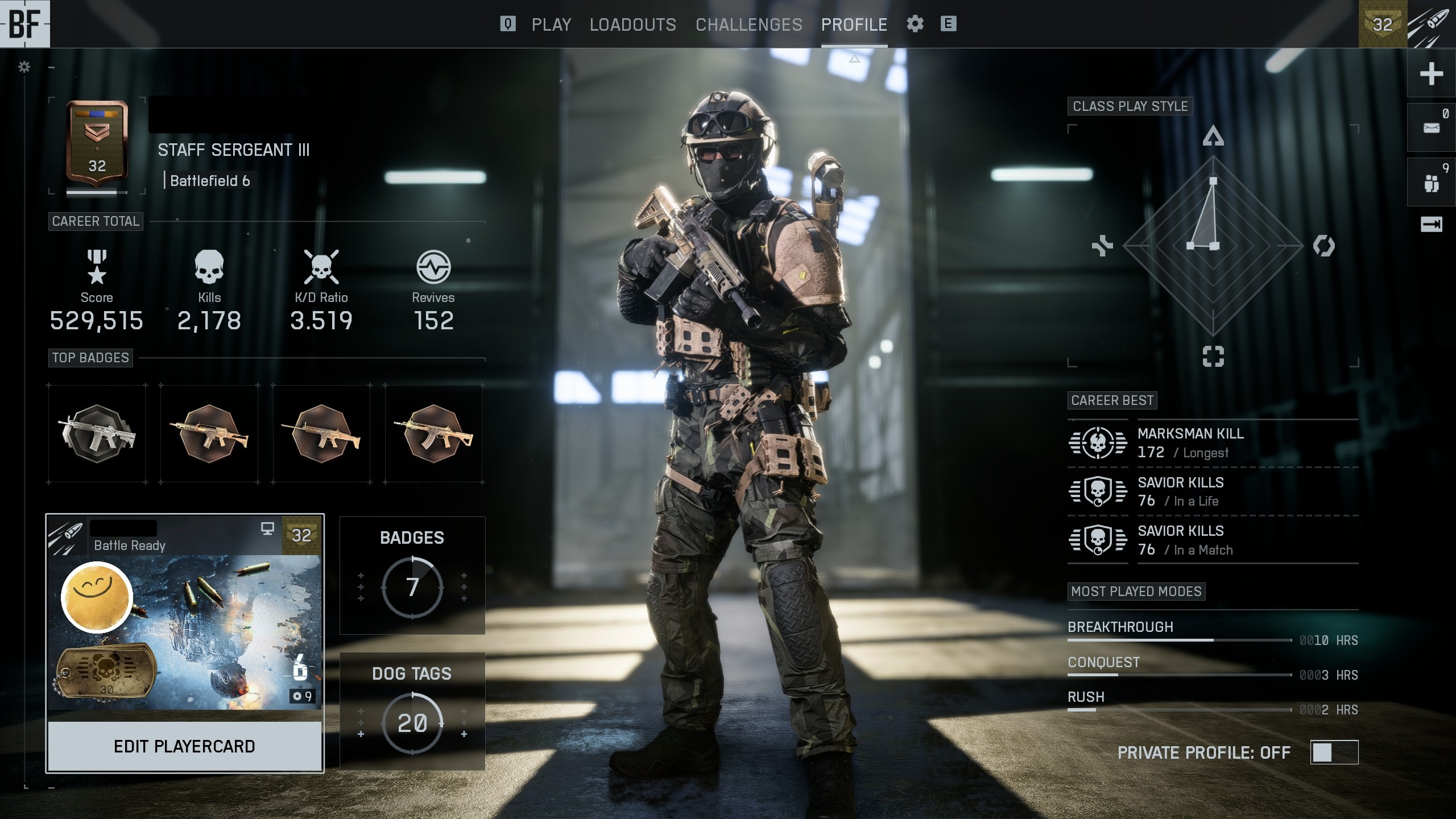Click the plus icon in the sidebar
1456x819 pixels.
[1431, 74]
